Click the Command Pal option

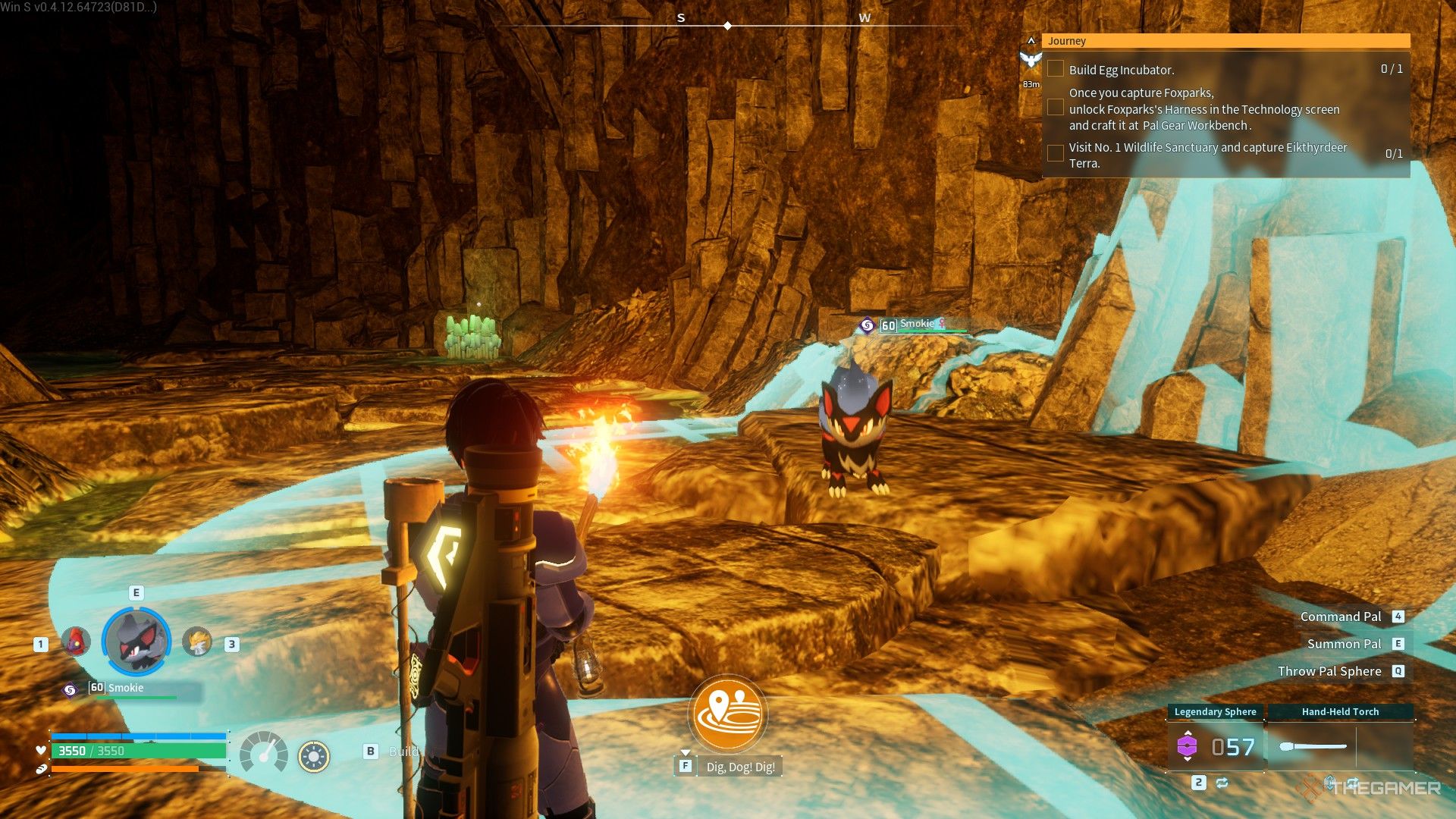[x=1341, y=617]
